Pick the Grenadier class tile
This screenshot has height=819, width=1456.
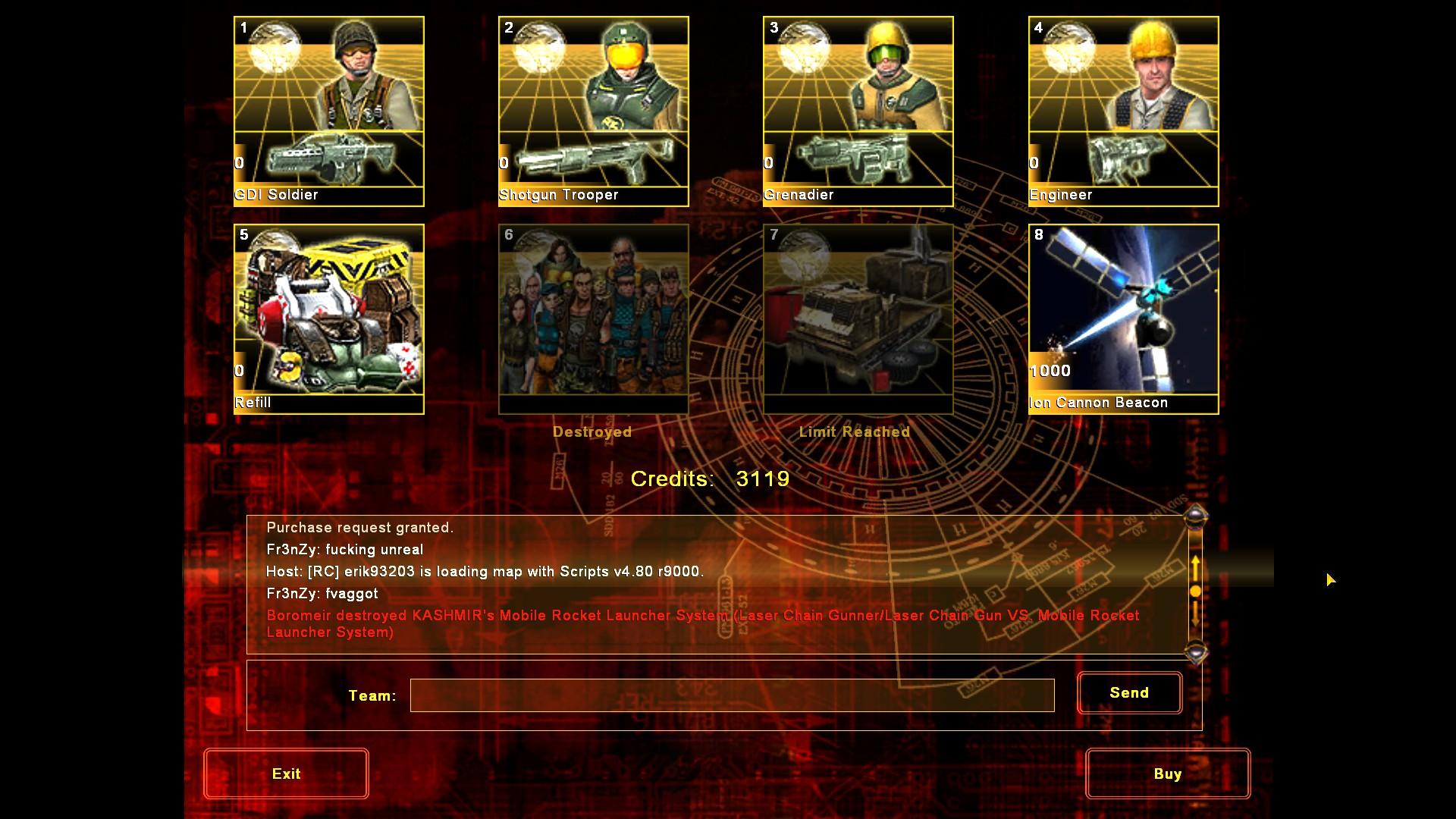858,111
